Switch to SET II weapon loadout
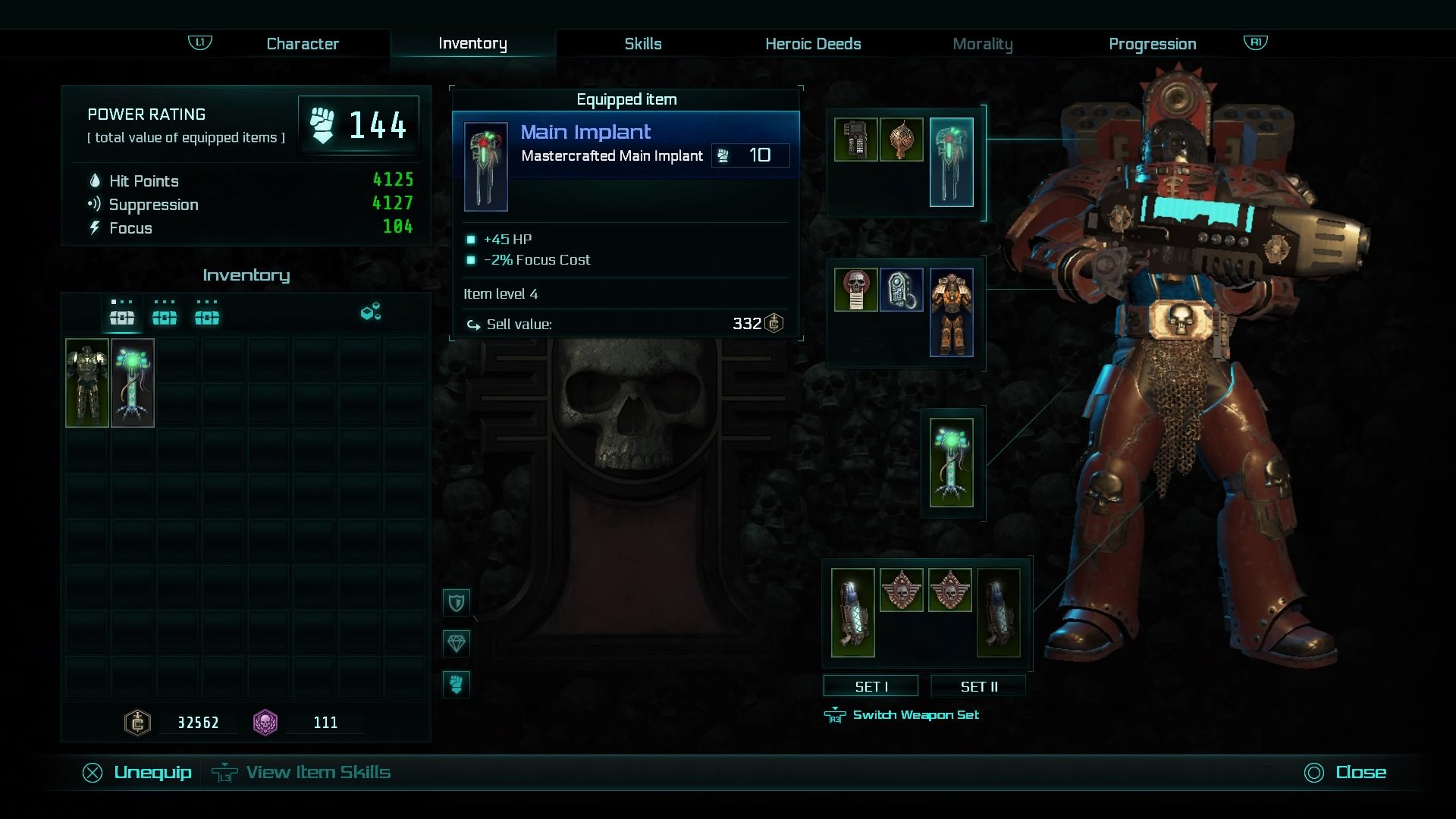The width and height of the screenshot is (1456, 819). pos(979,686)
